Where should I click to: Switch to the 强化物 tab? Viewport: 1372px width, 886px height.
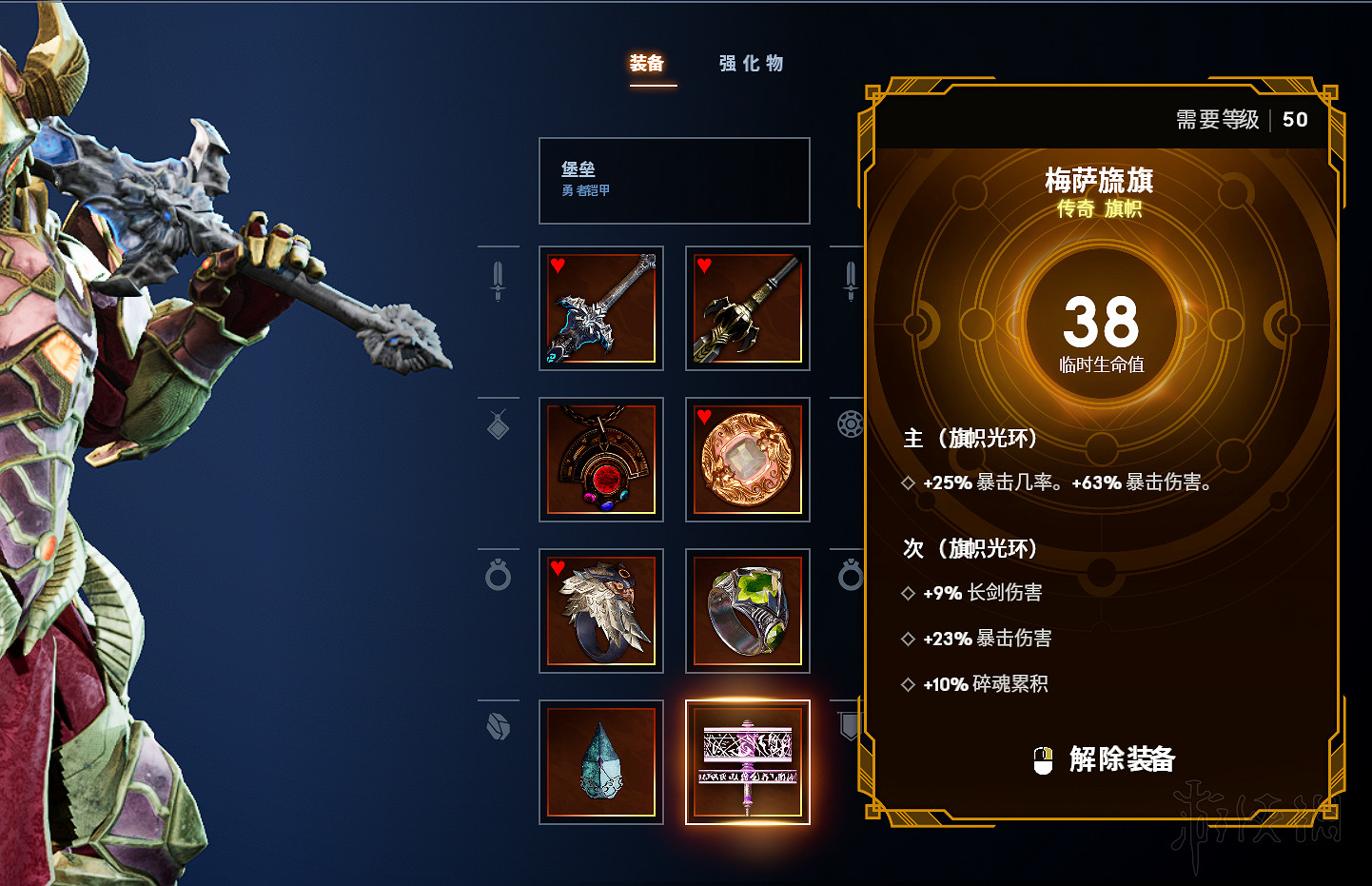pos(751,63)
